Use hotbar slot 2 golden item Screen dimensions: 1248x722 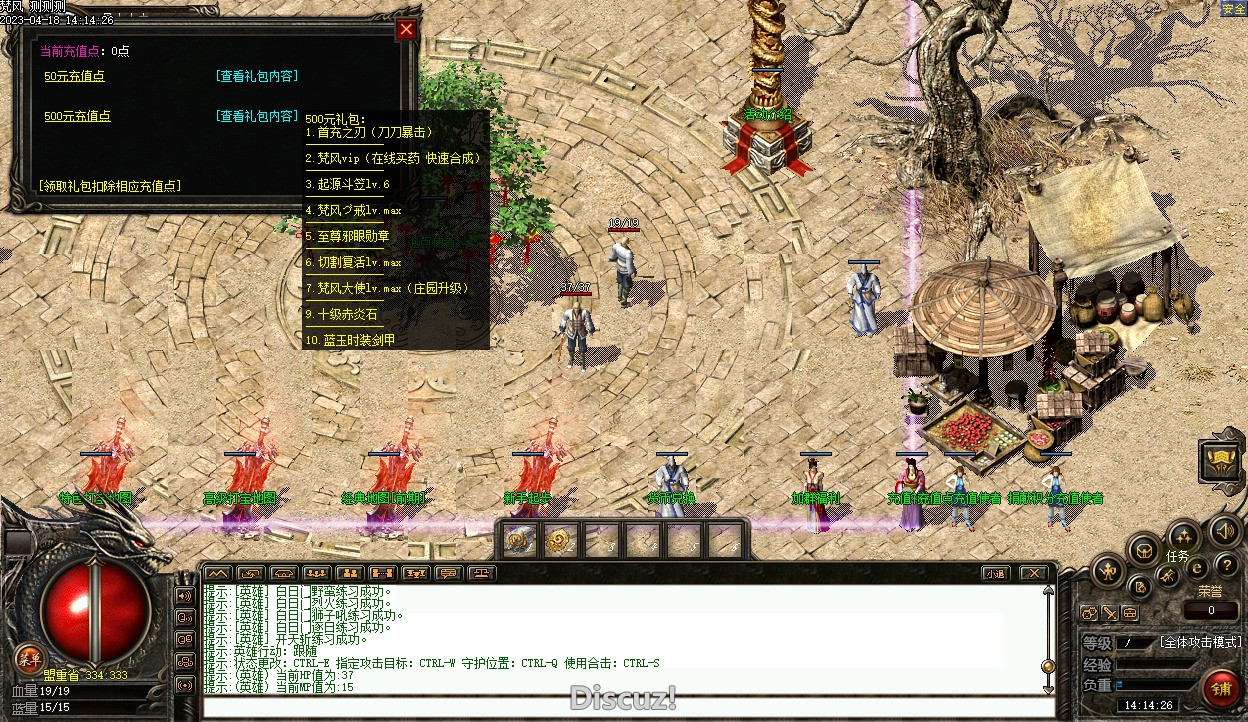[x=560, y=541]
